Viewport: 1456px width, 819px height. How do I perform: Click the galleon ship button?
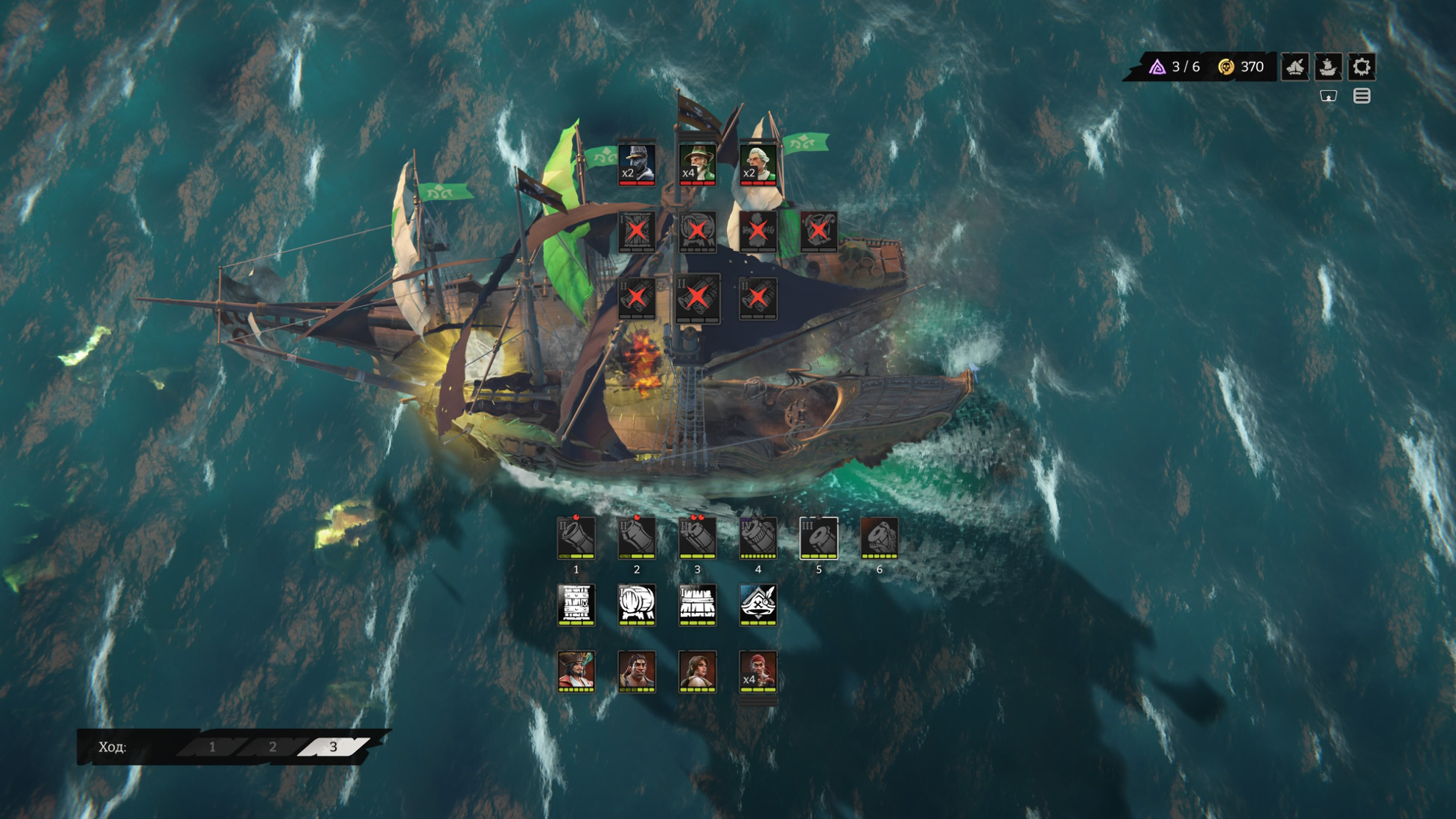coord(1328,67)
